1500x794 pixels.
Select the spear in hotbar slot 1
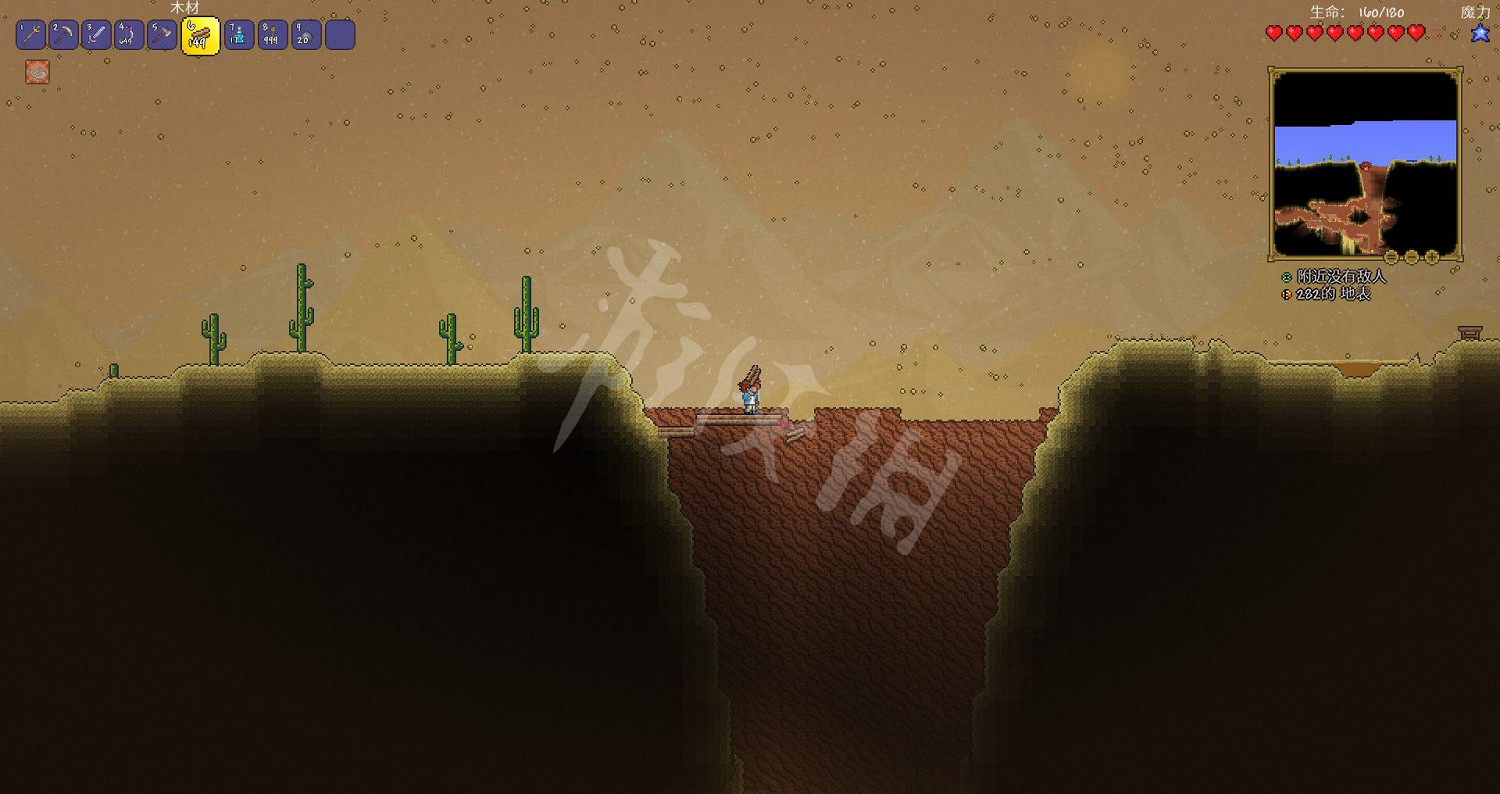coord(30,33)
